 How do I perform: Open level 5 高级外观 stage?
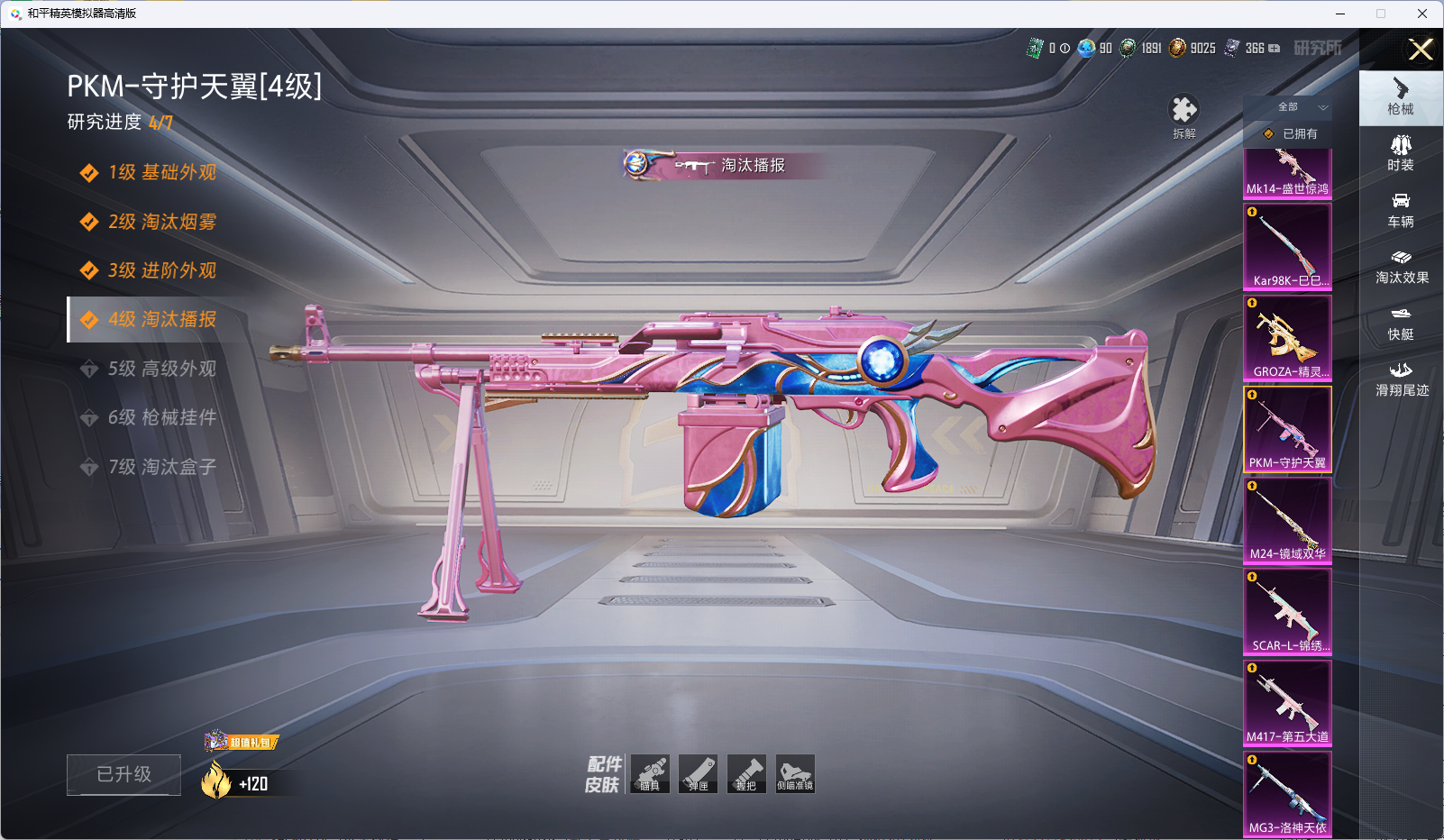click(x=161, y=369)
